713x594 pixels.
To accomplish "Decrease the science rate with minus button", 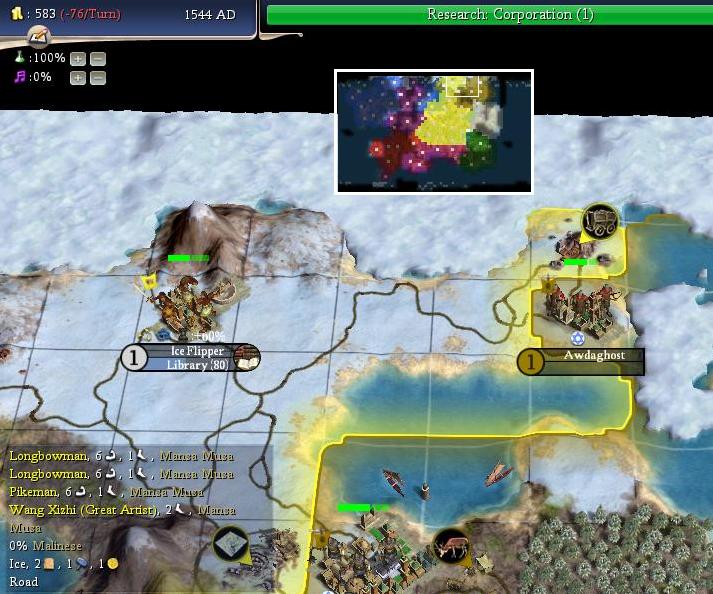I will 97,58.
